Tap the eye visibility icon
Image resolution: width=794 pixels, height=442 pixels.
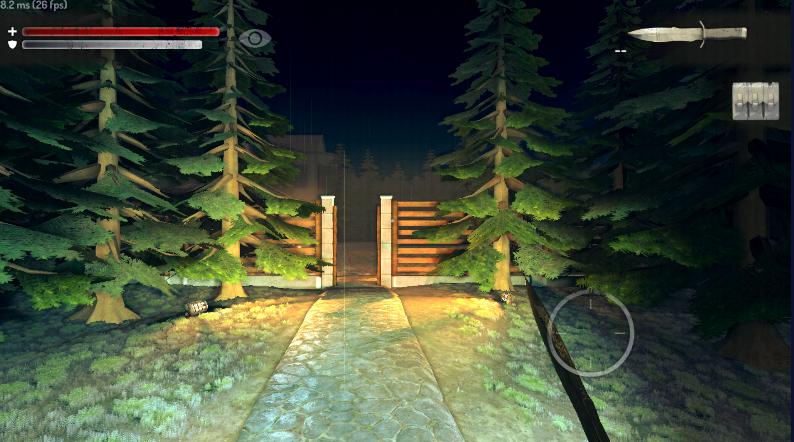pos(256,38)
